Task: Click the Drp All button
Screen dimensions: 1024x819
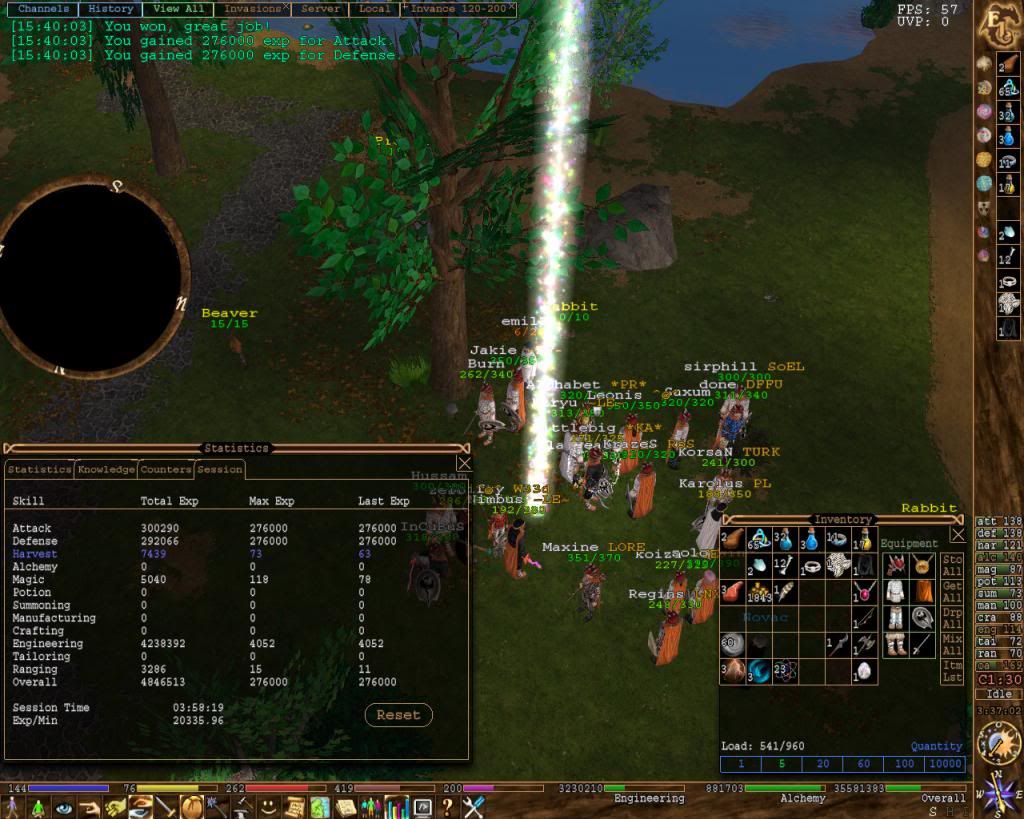Action: click(952, 617)
